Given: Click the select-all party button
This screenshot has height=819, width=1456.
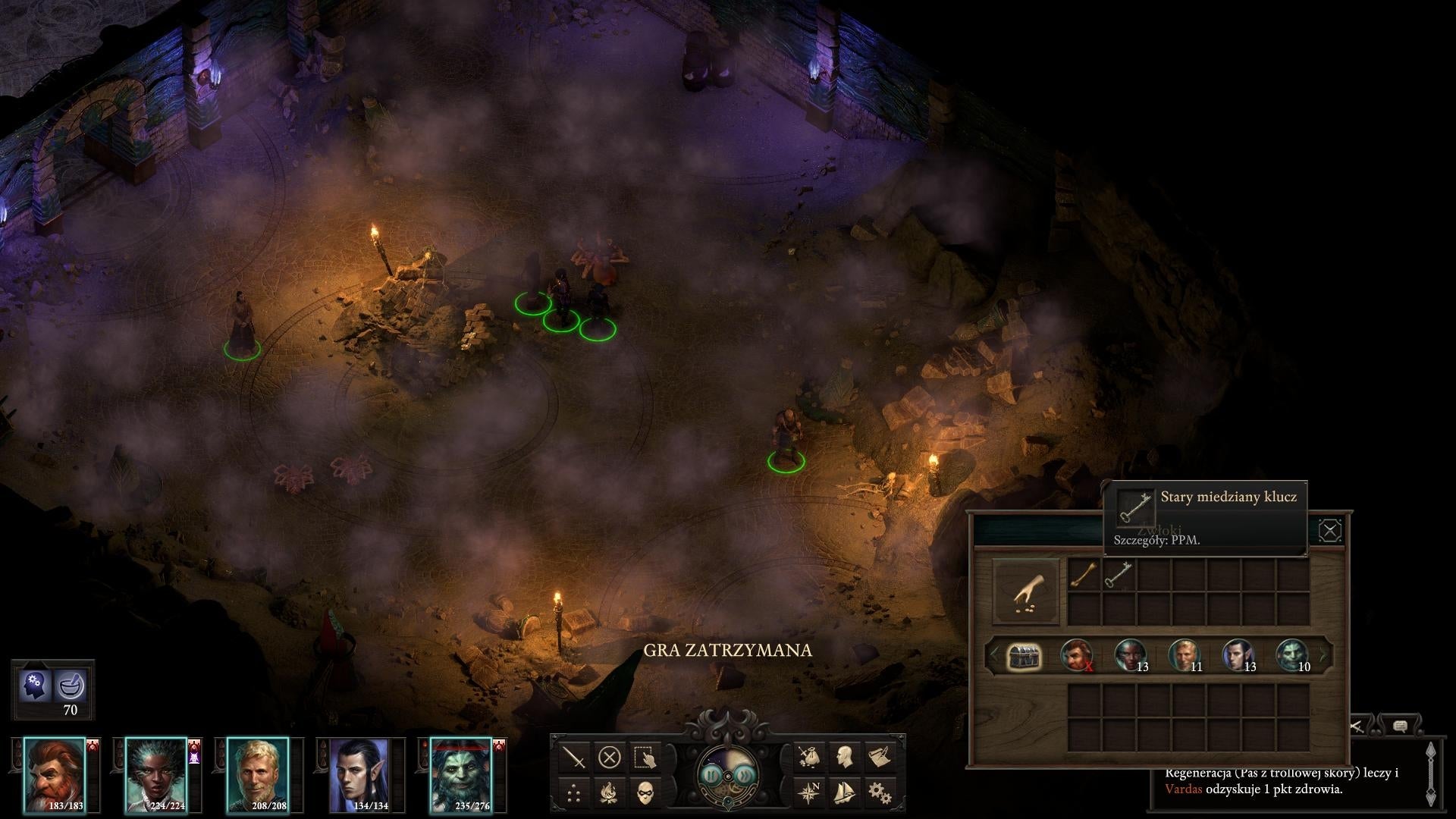Looking at the screenshot, I should [645, 757].
